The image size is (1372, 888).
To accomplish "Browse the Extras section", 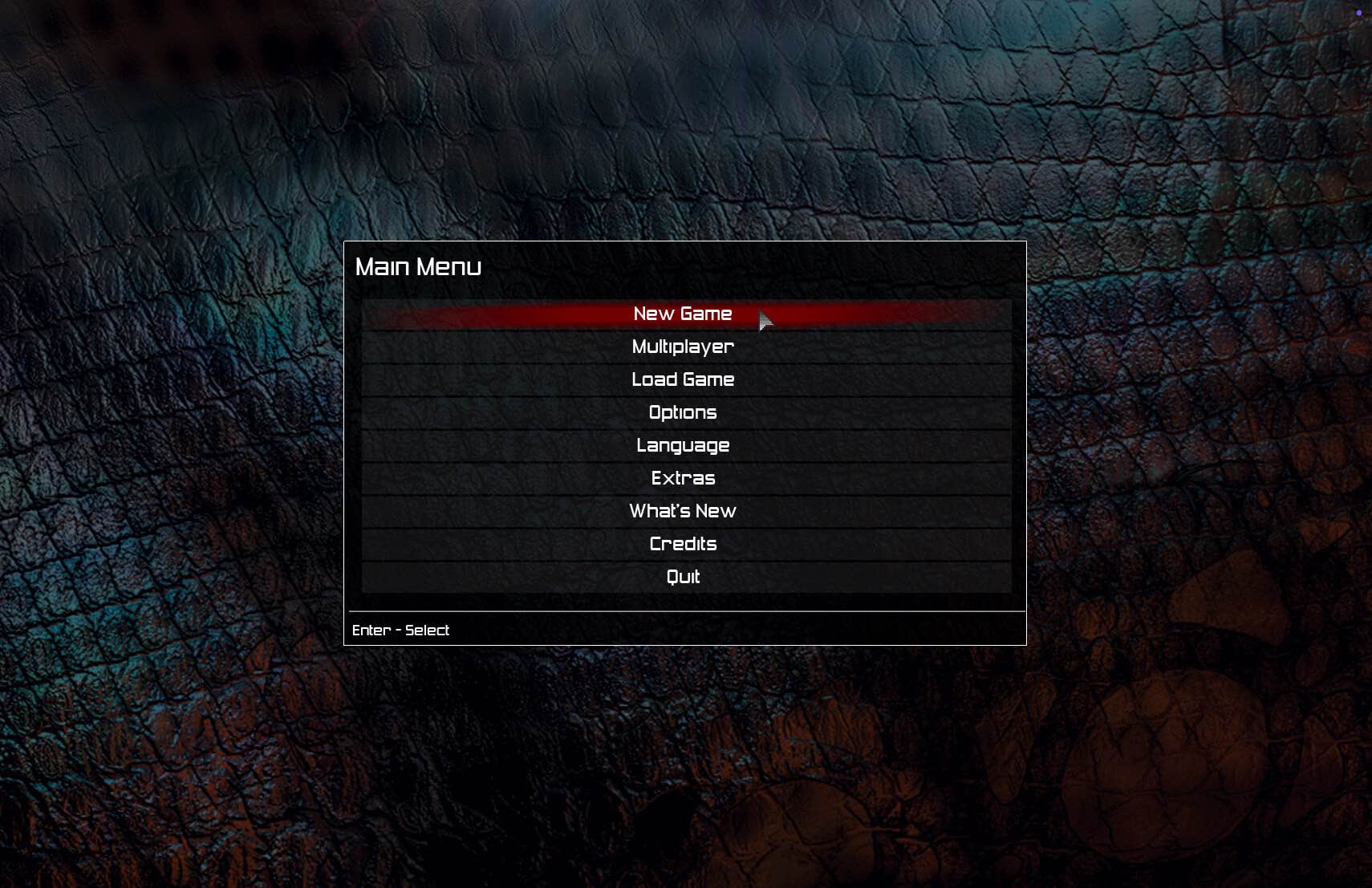I will (x=683, y=478).
